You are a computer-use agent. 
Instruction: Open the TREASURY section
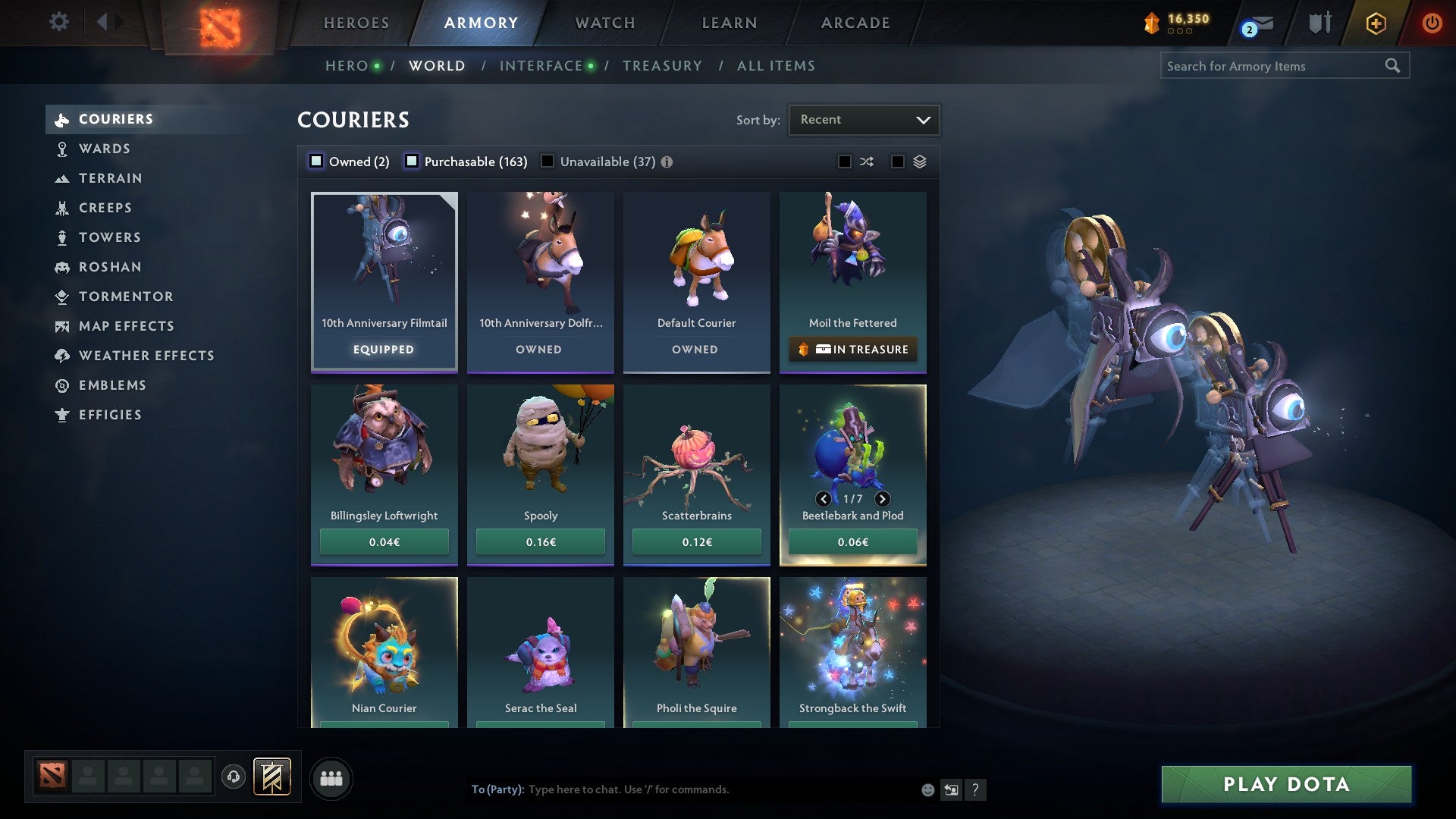click(662, 66)
